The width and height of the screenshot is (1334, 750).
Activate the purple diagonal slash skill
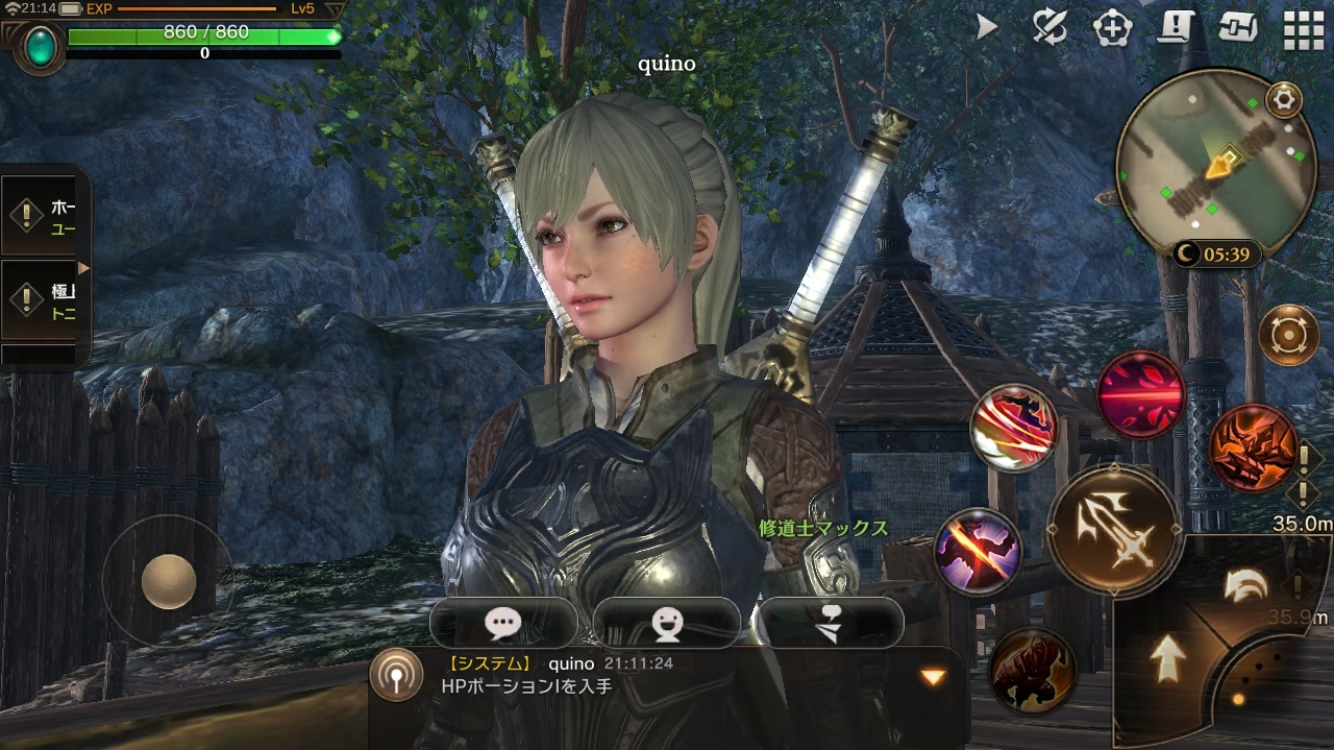pyautogui.click(x=978, y=552)
